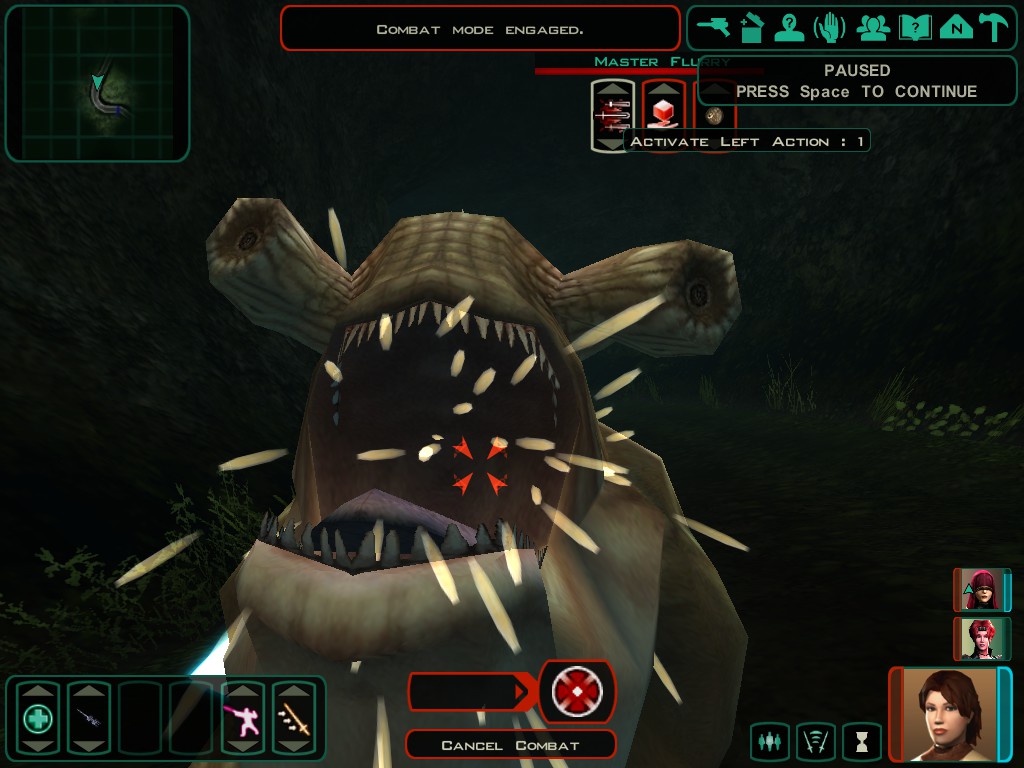1024x768 pixels.
Task: Open the equipment screen blaster icon
Action: pos(713,28)
